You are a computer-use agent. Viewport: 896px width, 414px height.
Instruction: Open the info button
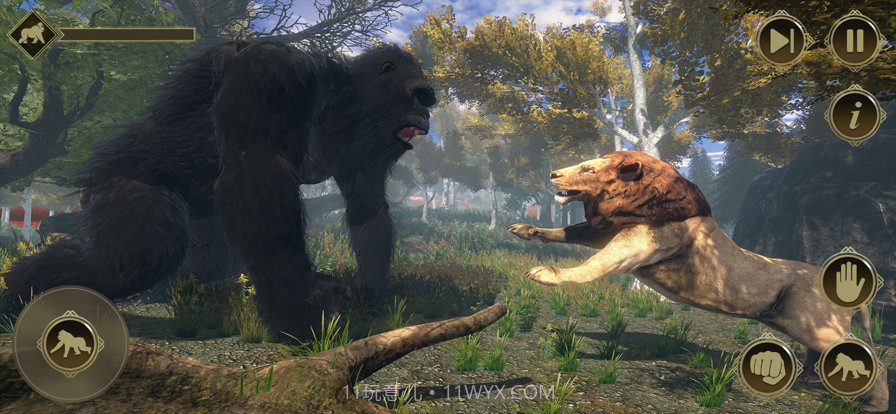855,116
